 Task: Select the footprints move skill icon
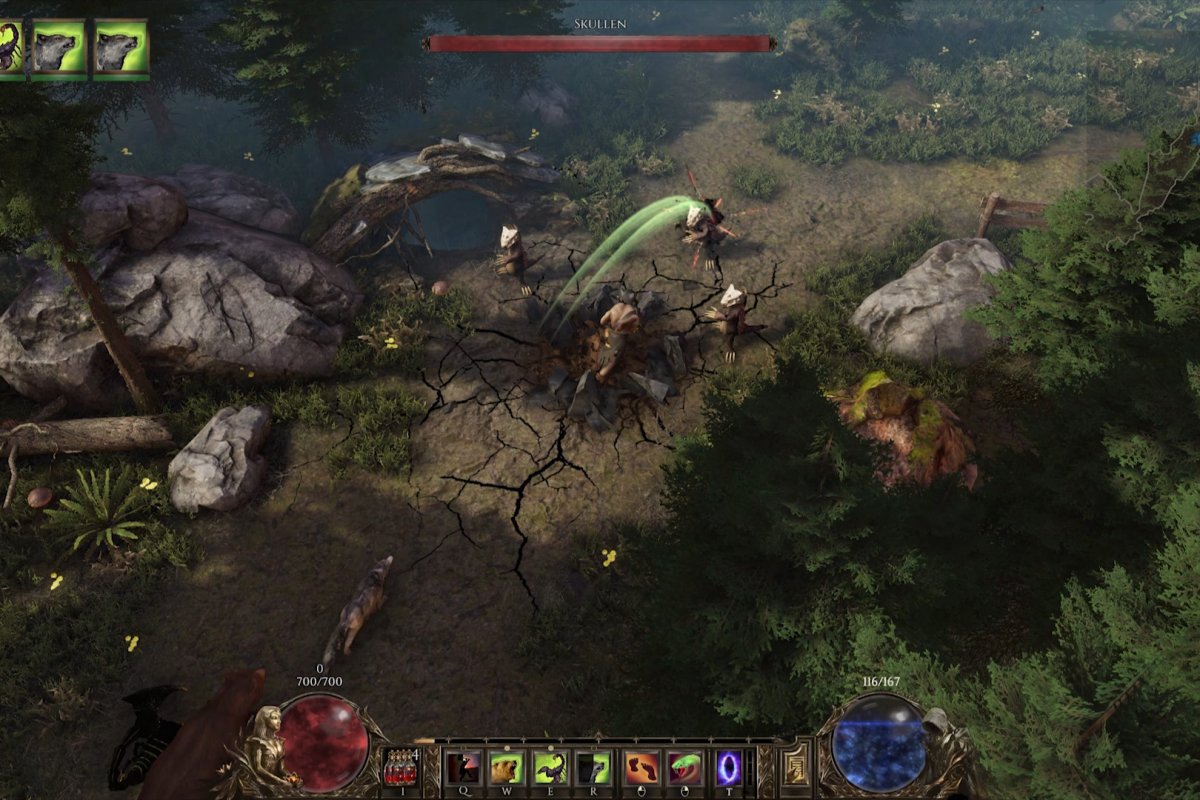click(x=640, y=767)
